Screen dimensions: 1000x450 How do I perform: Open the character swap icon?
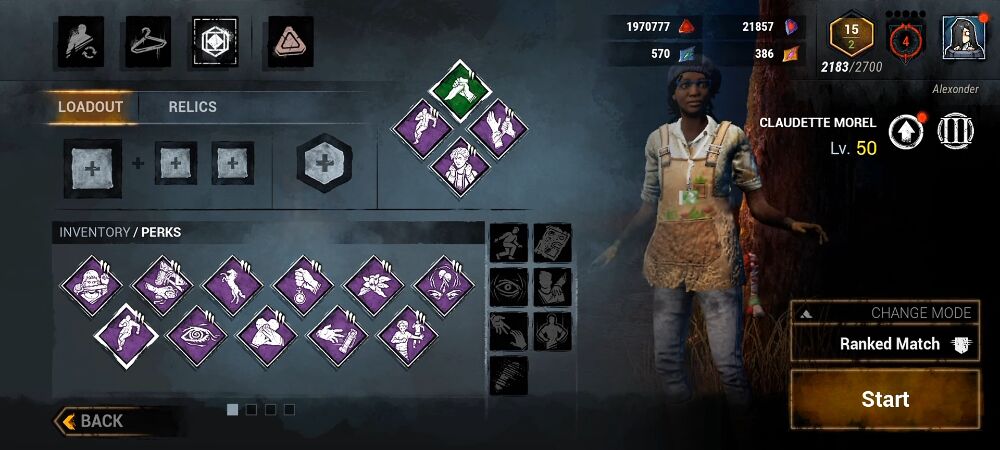[78, 40]
